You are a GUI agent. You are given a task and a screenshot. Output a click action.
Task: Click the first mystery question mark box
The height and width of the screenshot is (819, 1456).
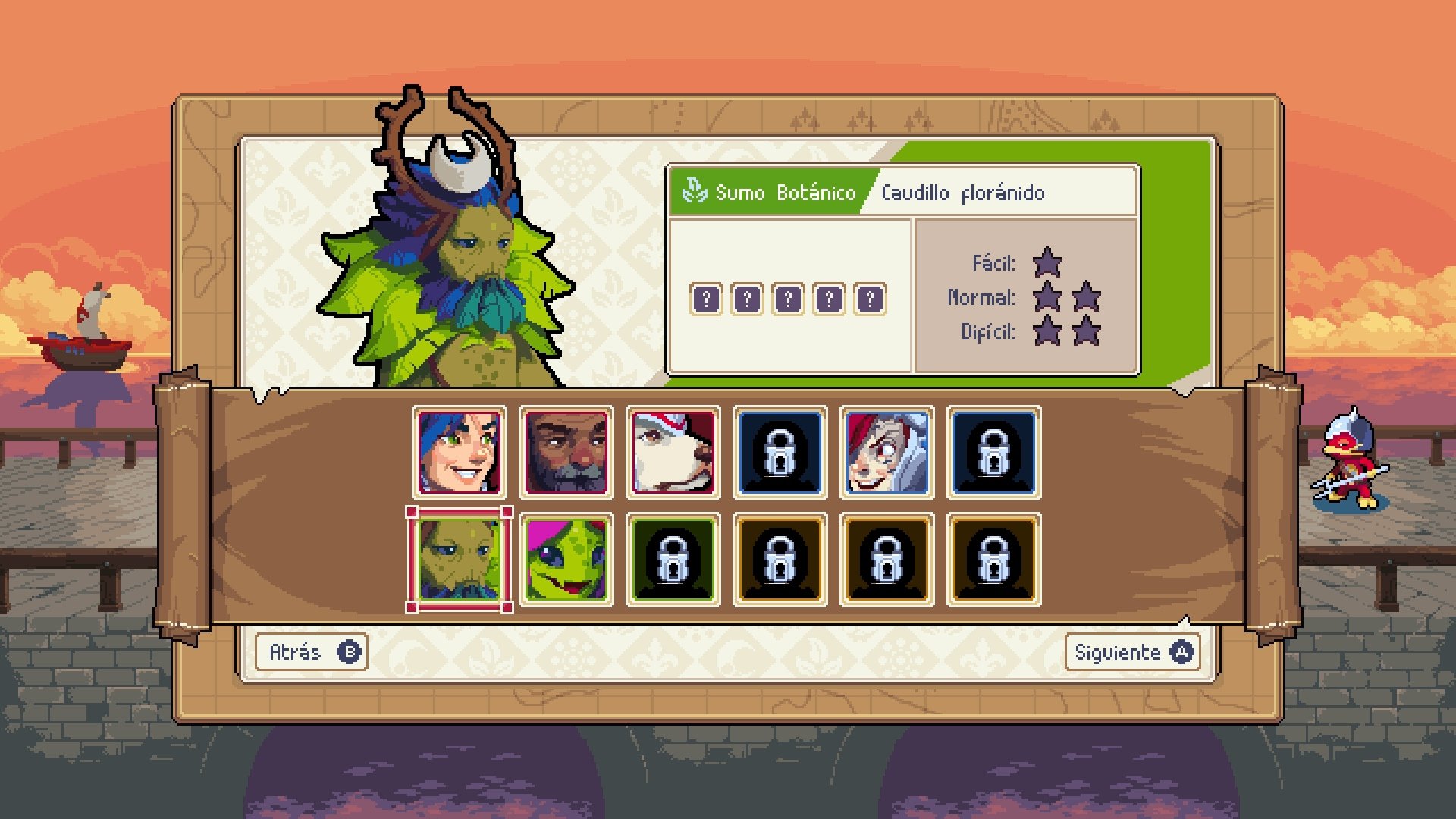(x=707, y=299)
